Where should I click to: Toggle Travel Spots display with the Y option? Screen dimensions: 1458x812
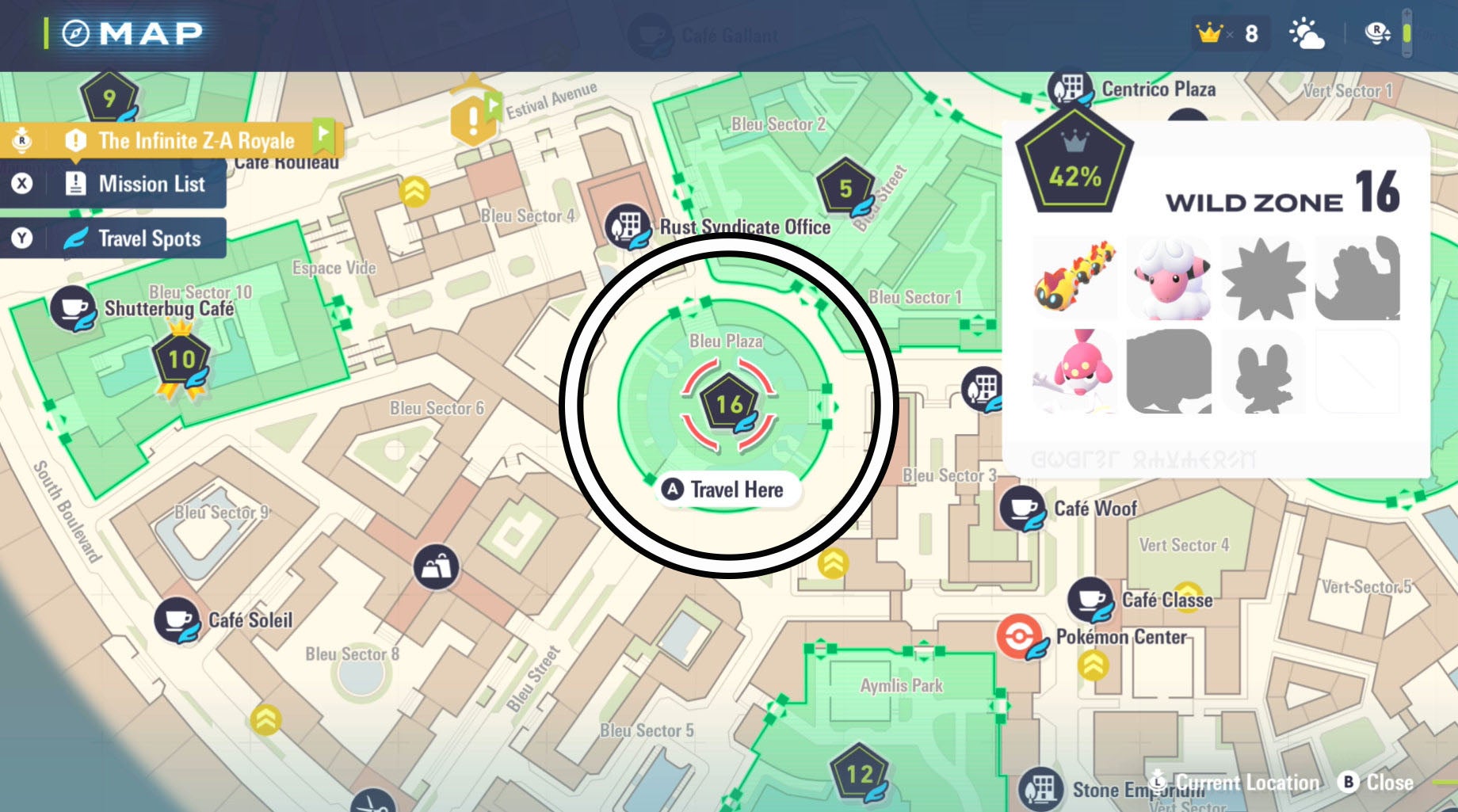[x=111, y=238]
